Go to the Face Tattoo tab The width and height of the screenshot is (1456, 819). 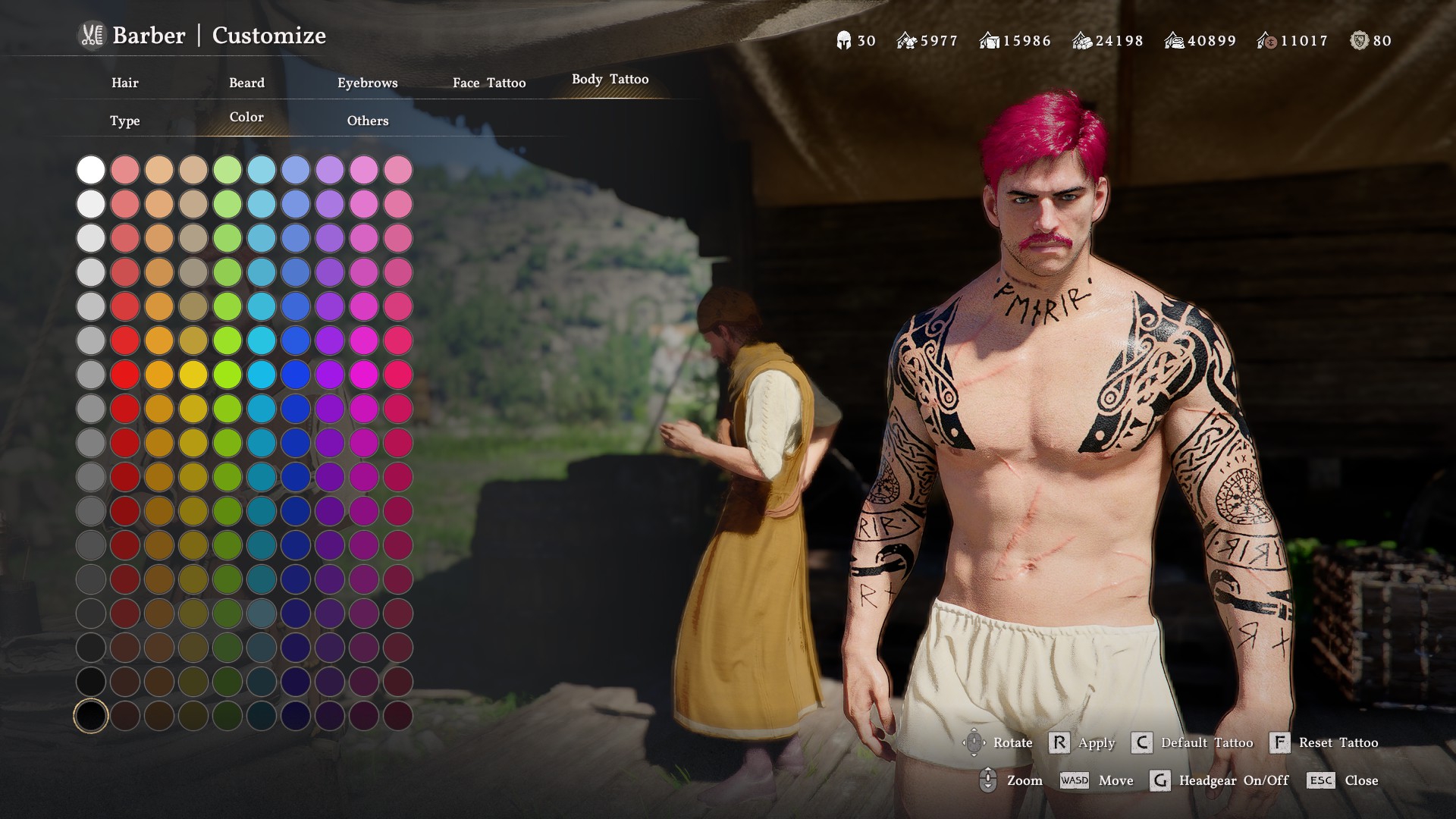tap(489, 83)
